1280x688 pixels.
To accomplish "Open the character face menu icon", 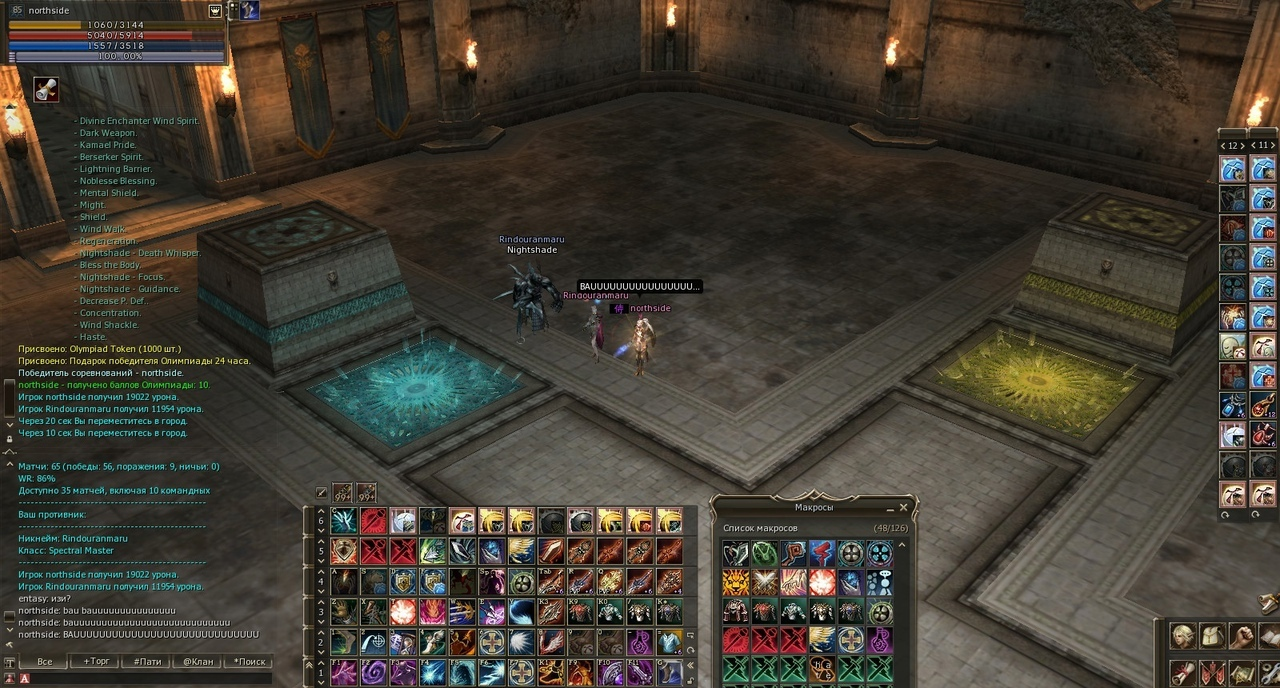I will (x=1183, y=636).
